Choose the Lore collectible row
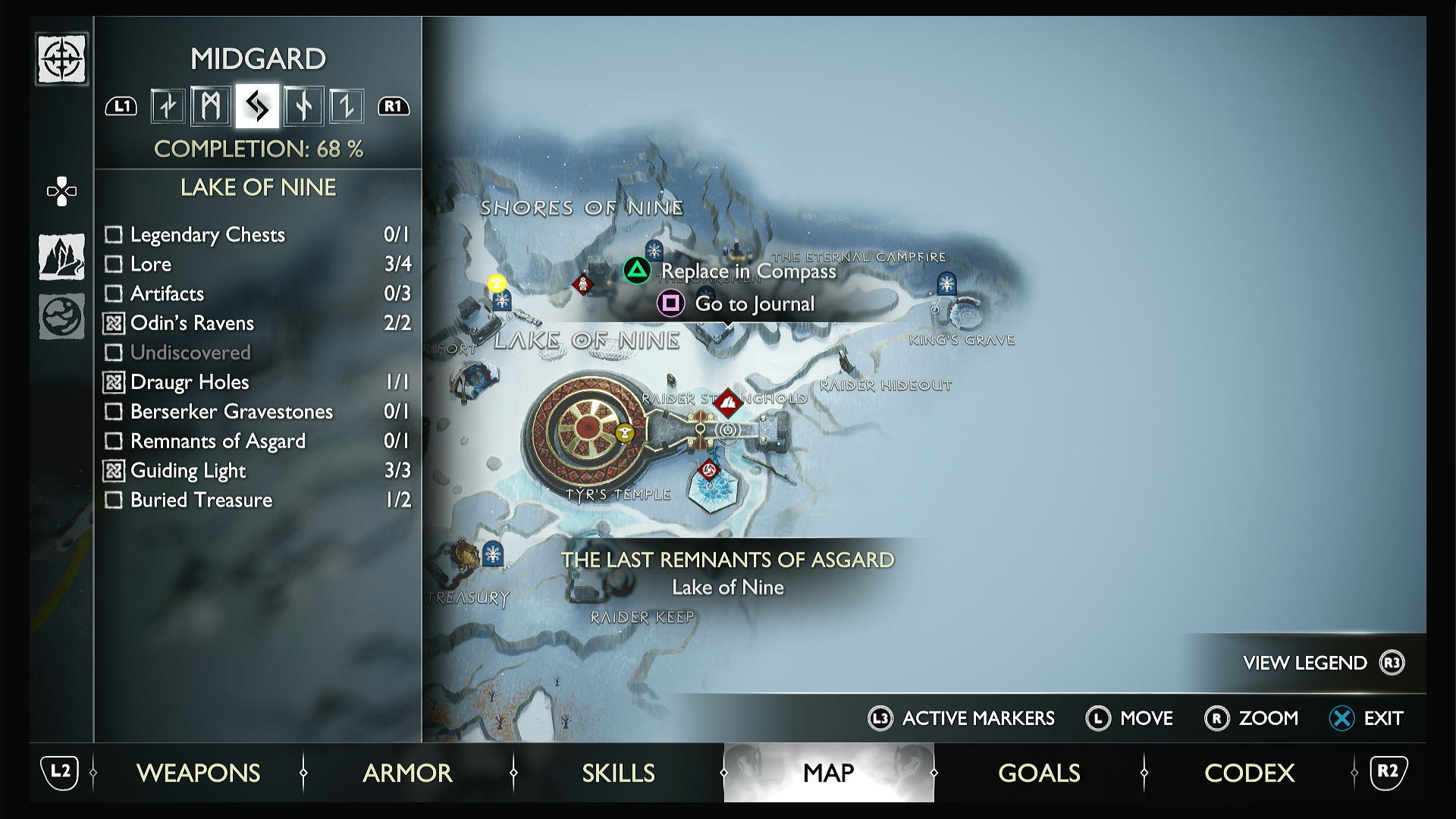1456x819 pixels. pyautogui.click(x=151, y=264)
